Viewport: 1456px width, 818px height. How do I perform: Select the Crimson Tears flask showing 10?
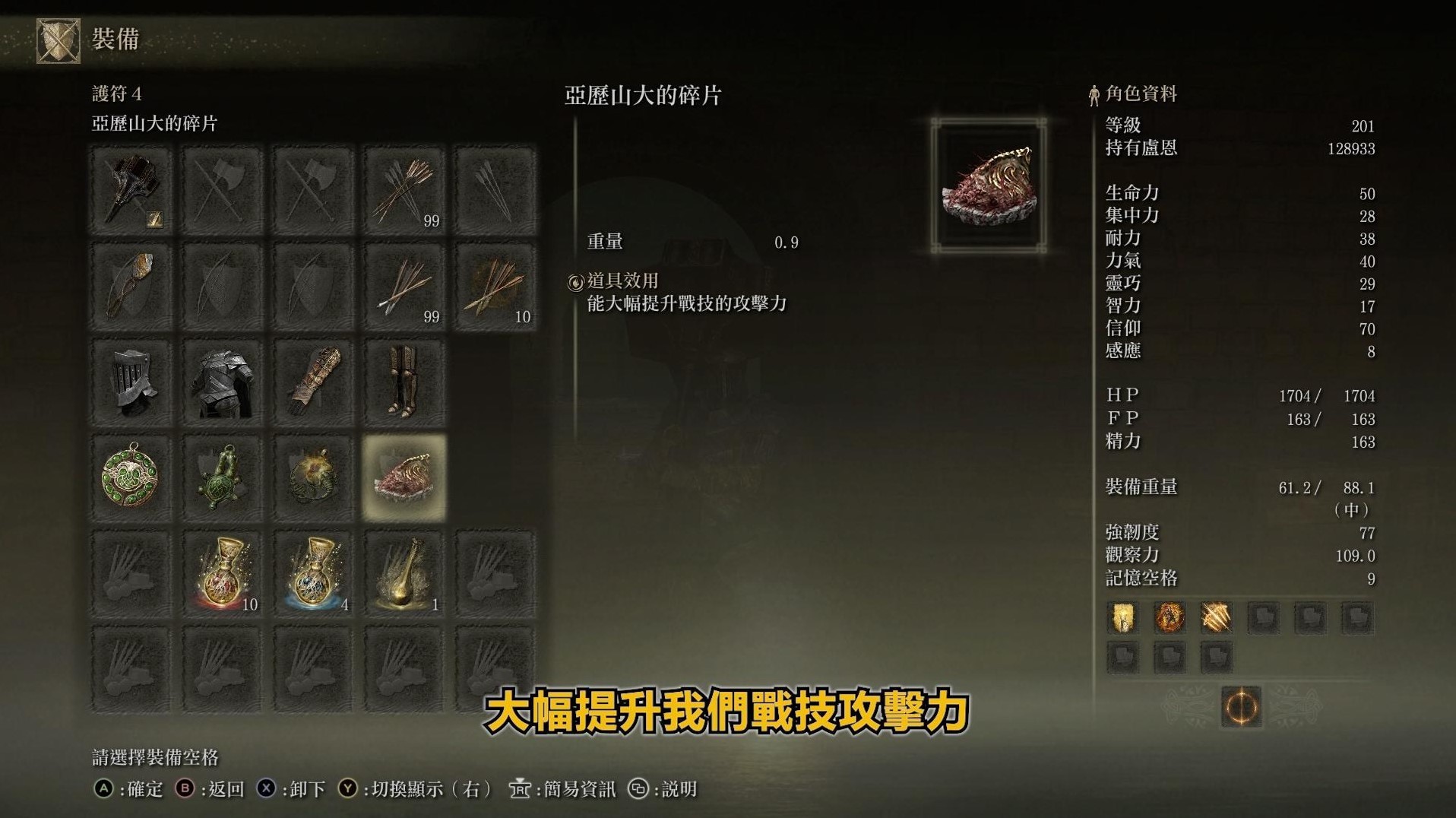pos(222,572)
